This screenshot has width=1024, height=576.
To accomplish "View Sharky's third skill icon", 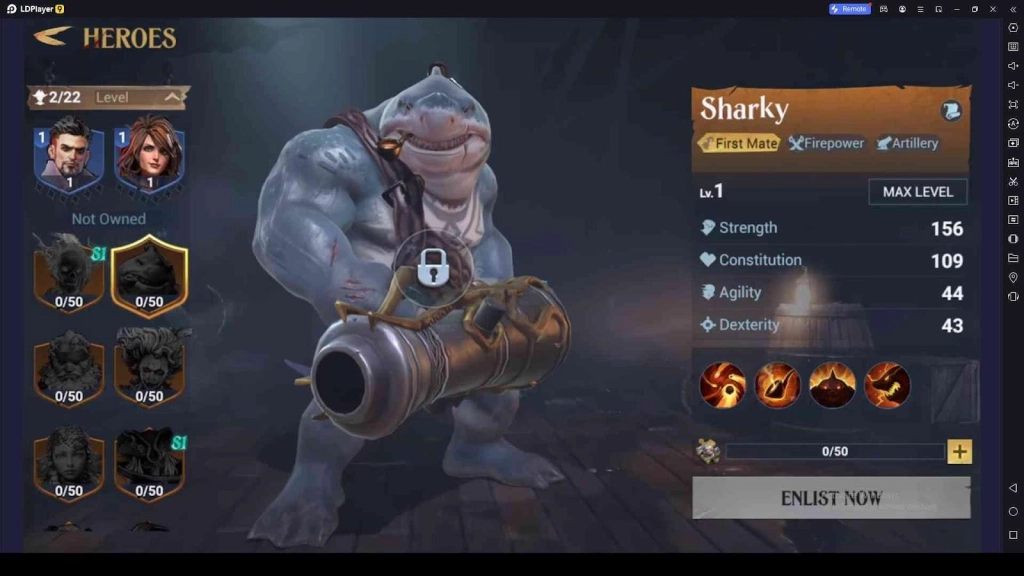I will (832, 385).
